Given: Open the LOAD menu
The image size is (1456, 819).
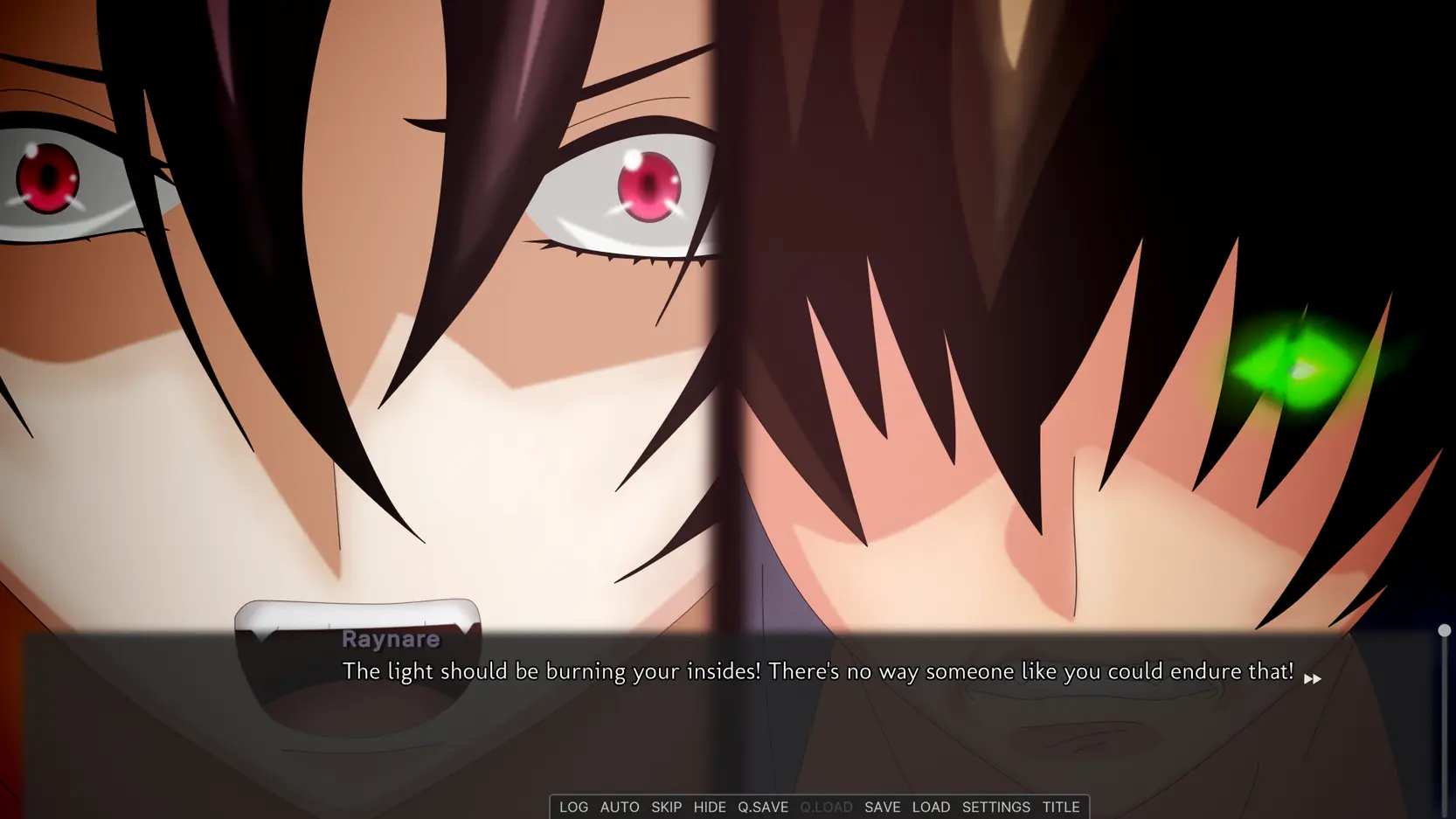Looking at the screenshot, I should click(x=931, y=807).
